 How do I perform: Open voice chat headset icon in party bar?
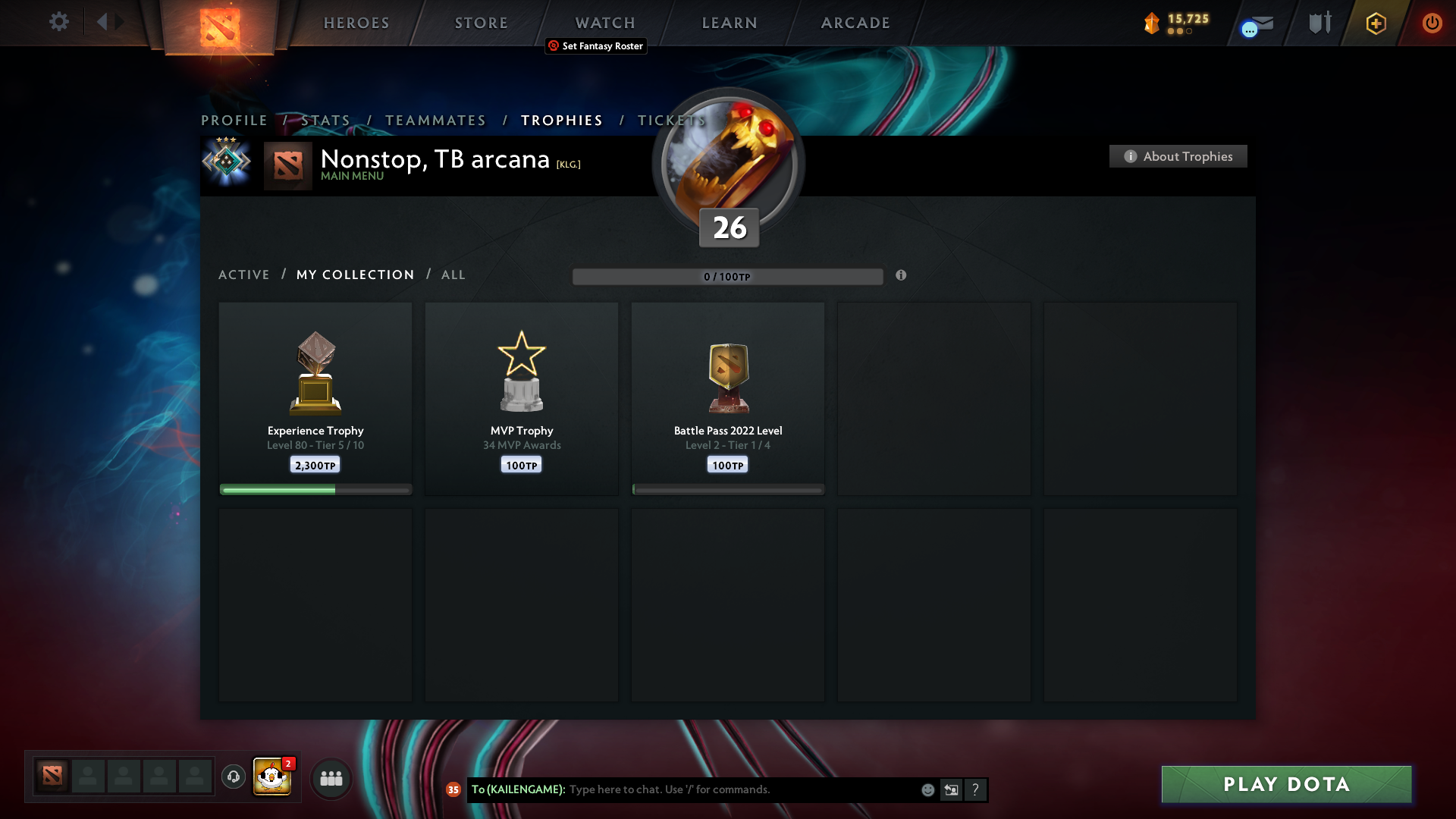233,777
